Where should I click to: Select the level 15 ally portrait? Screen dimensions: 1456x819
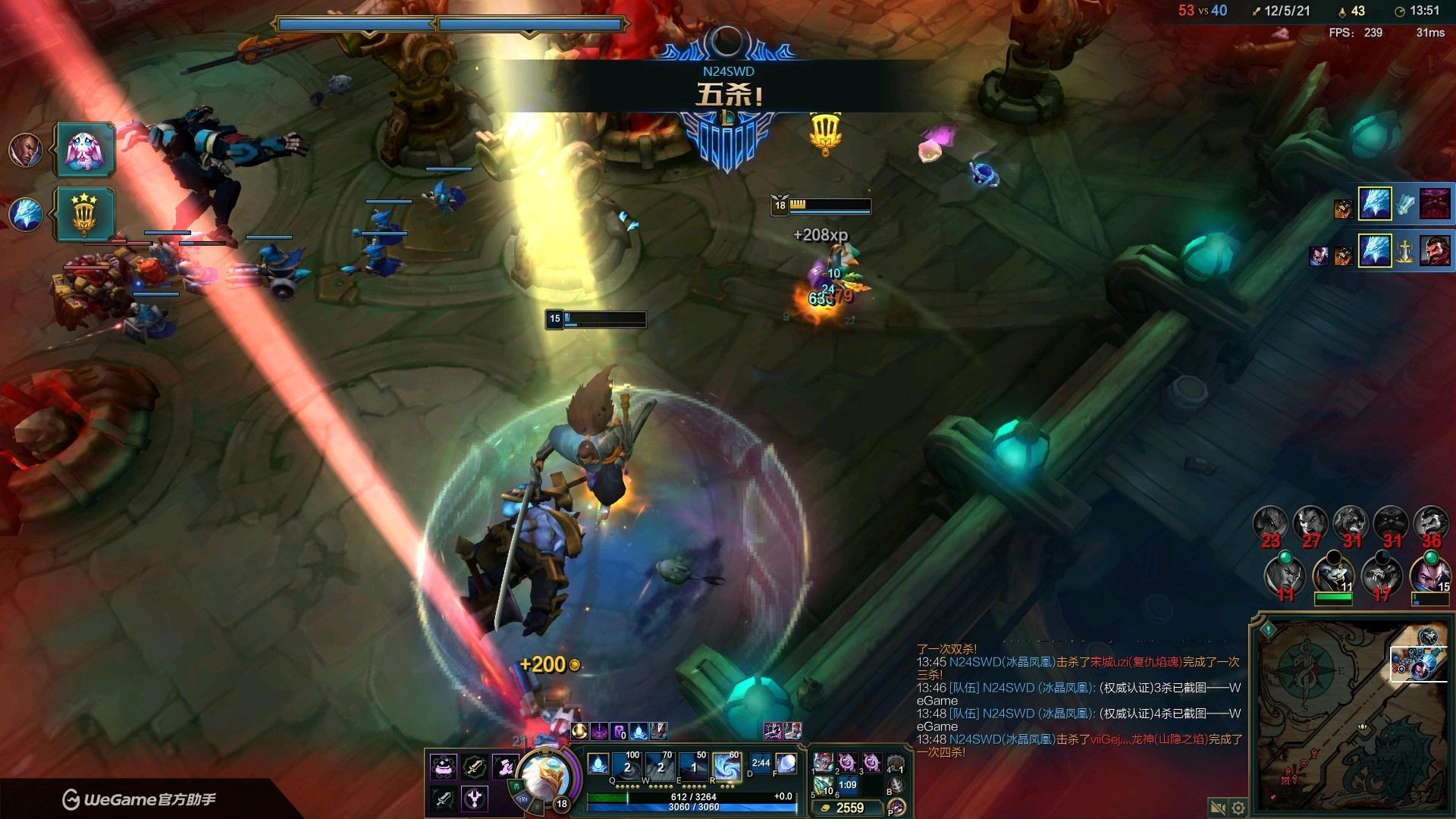[1430, 575]
